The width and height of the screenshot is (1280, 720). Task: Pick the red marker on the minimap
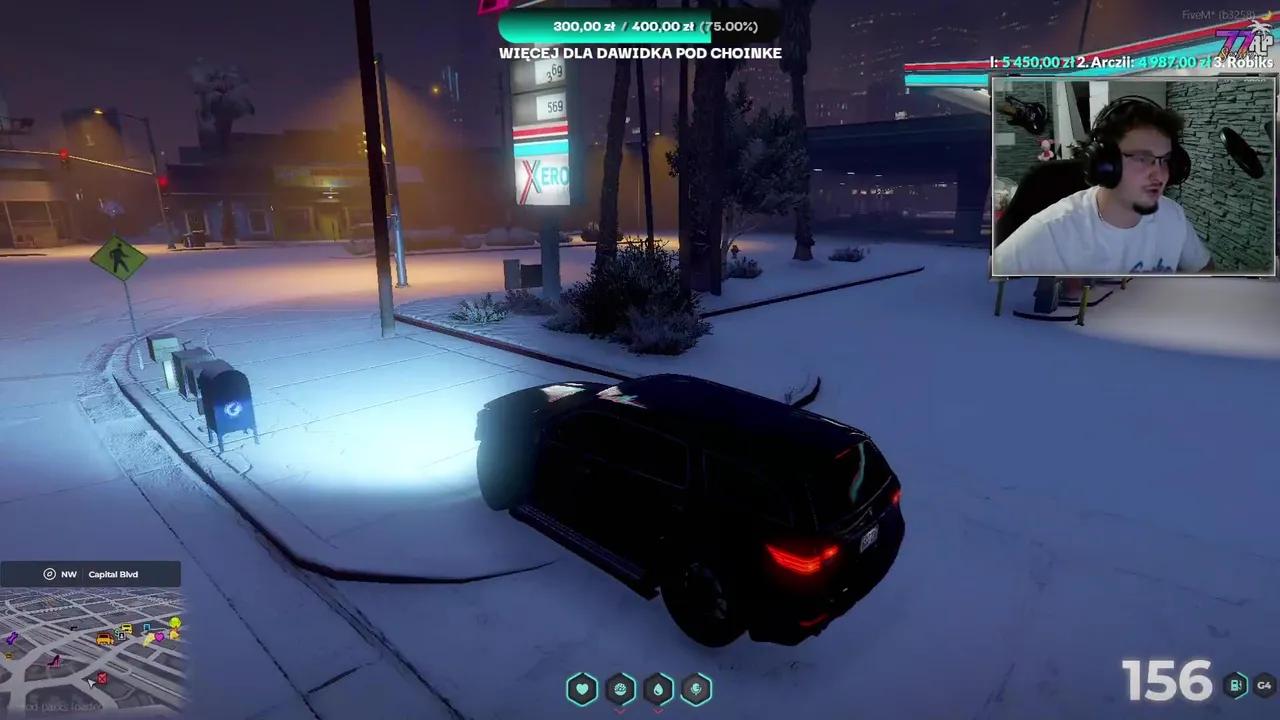[101, 679]
